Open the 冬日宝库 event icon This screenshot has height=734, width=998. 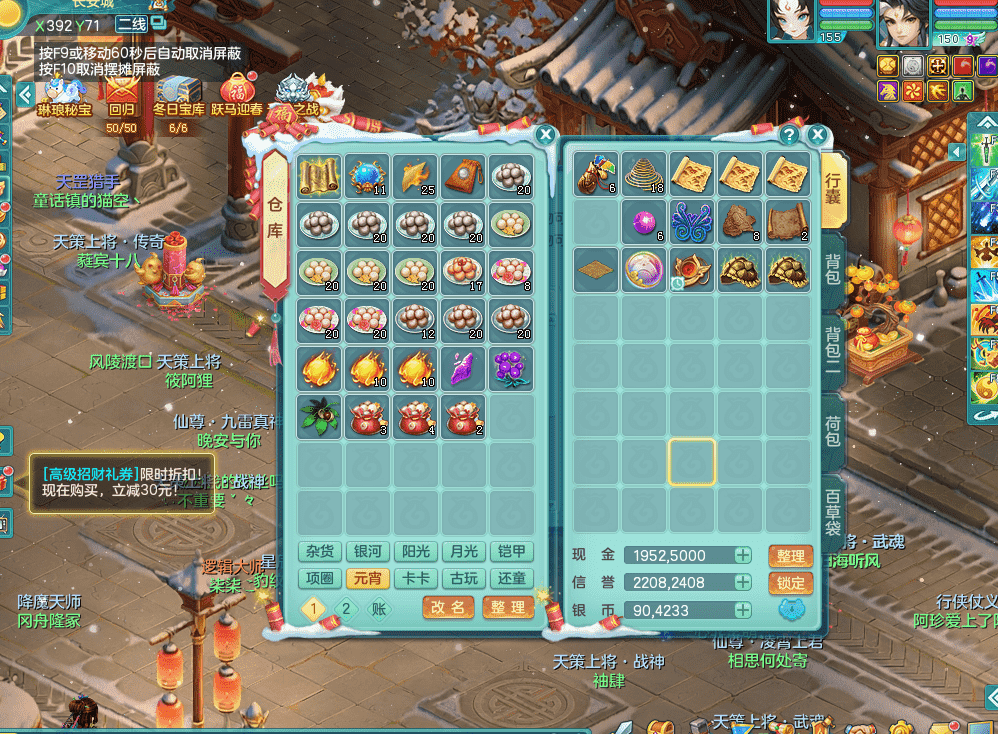tap(178, 95)
